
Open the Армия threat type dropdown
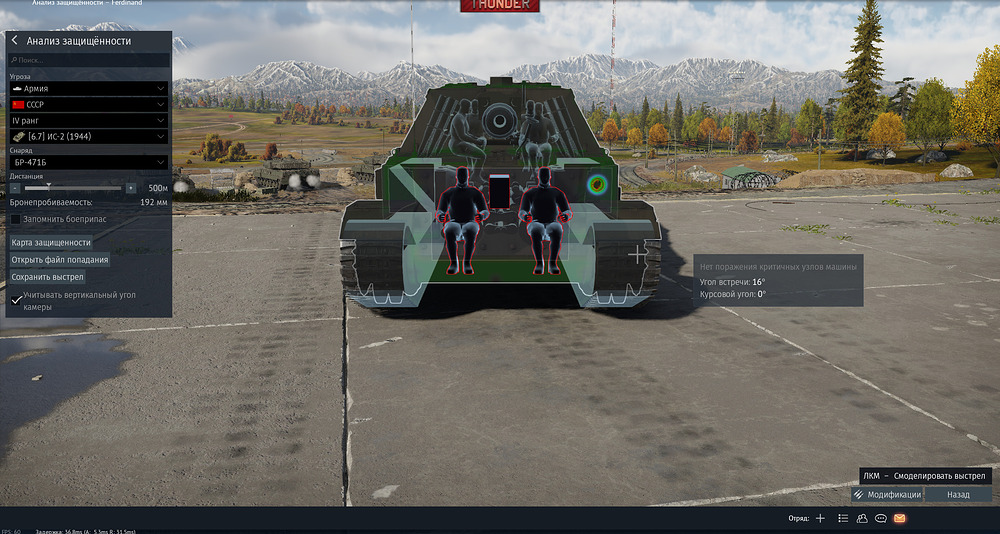(88, 88)
